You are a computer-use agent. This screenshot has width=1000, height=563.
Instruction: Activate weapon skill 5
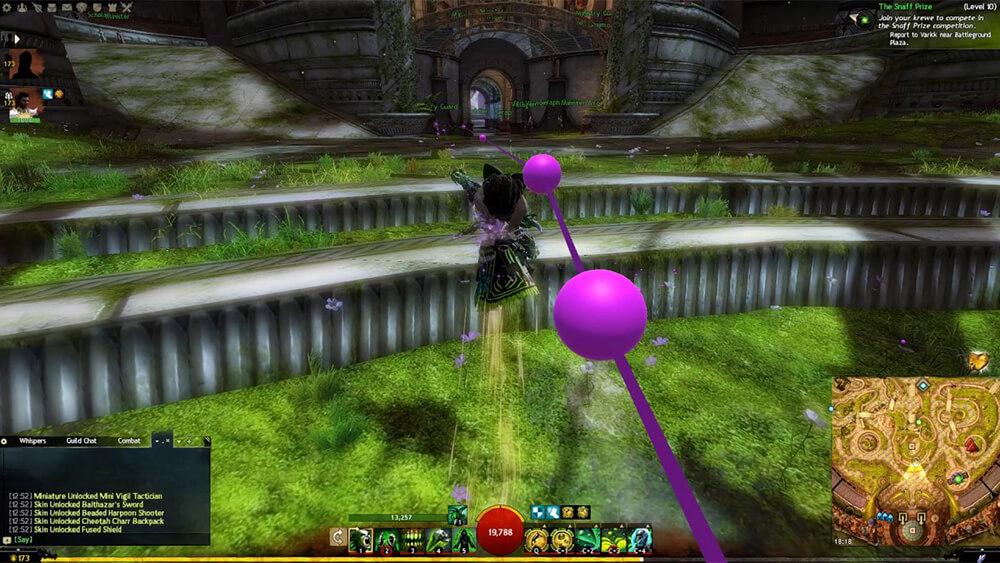coord(464,539)
